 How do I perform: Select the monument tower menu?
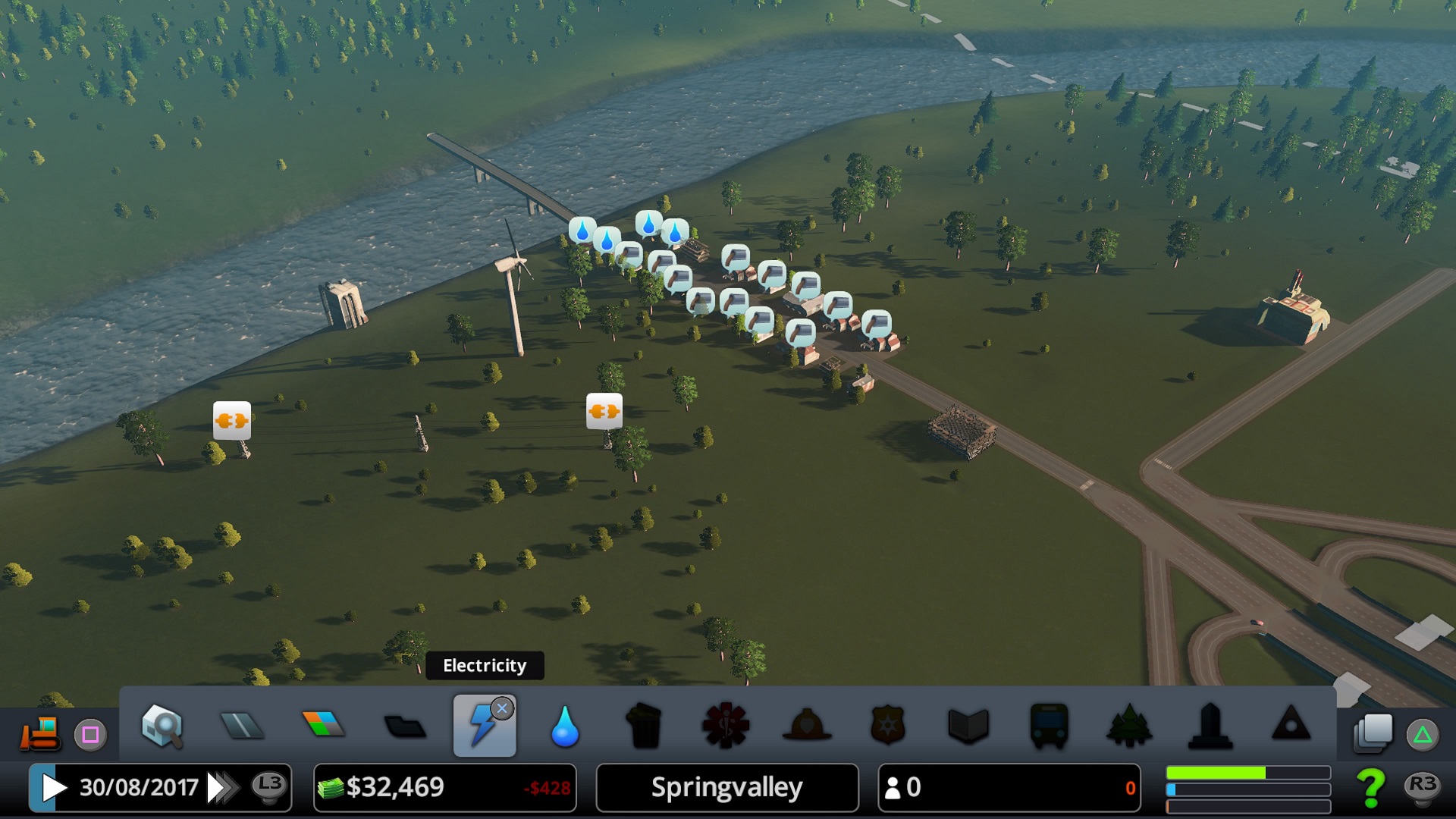pos(1210,726)
